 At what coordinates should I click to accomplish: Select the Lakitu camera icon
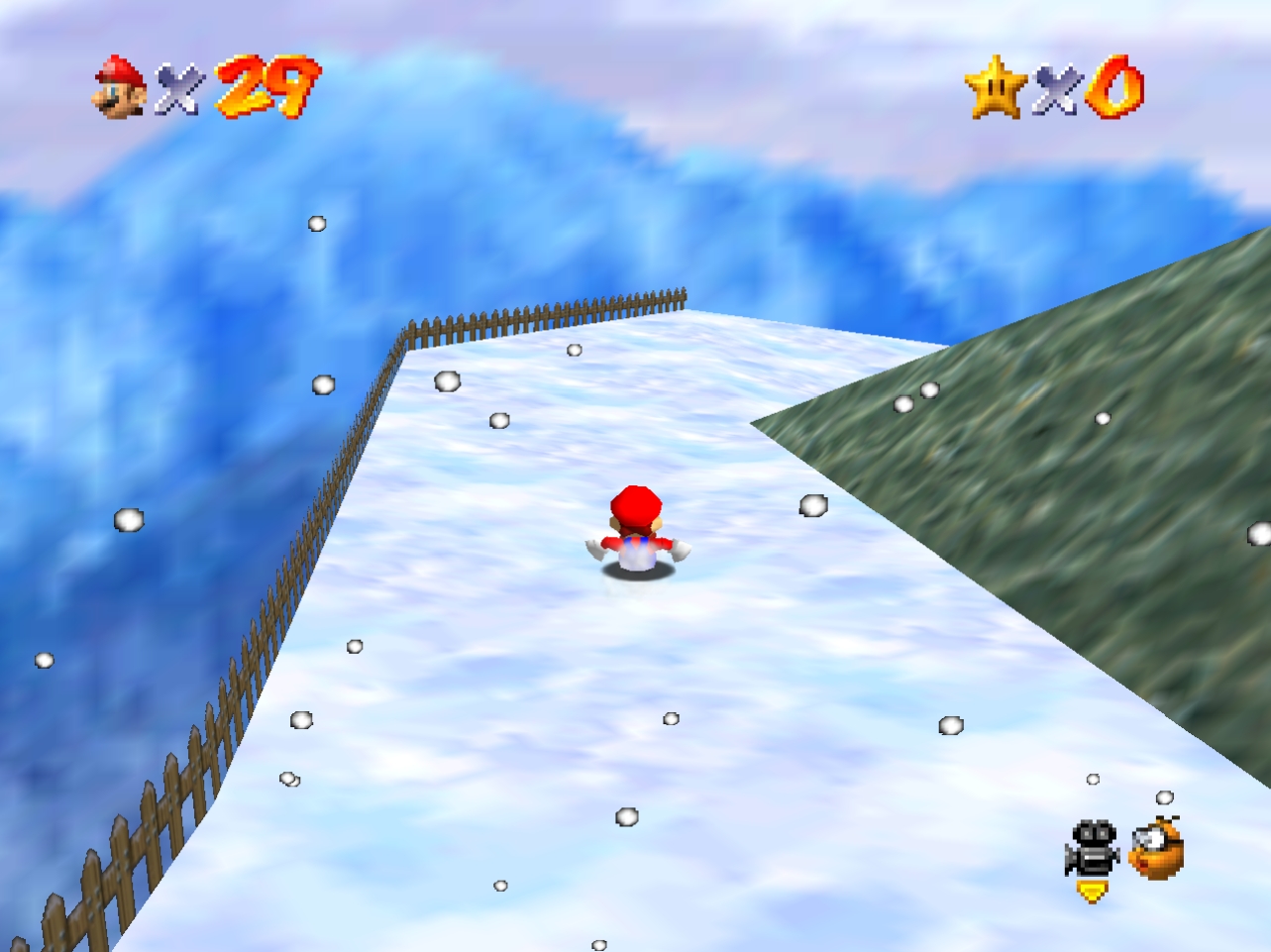(x=1156, y=849)
